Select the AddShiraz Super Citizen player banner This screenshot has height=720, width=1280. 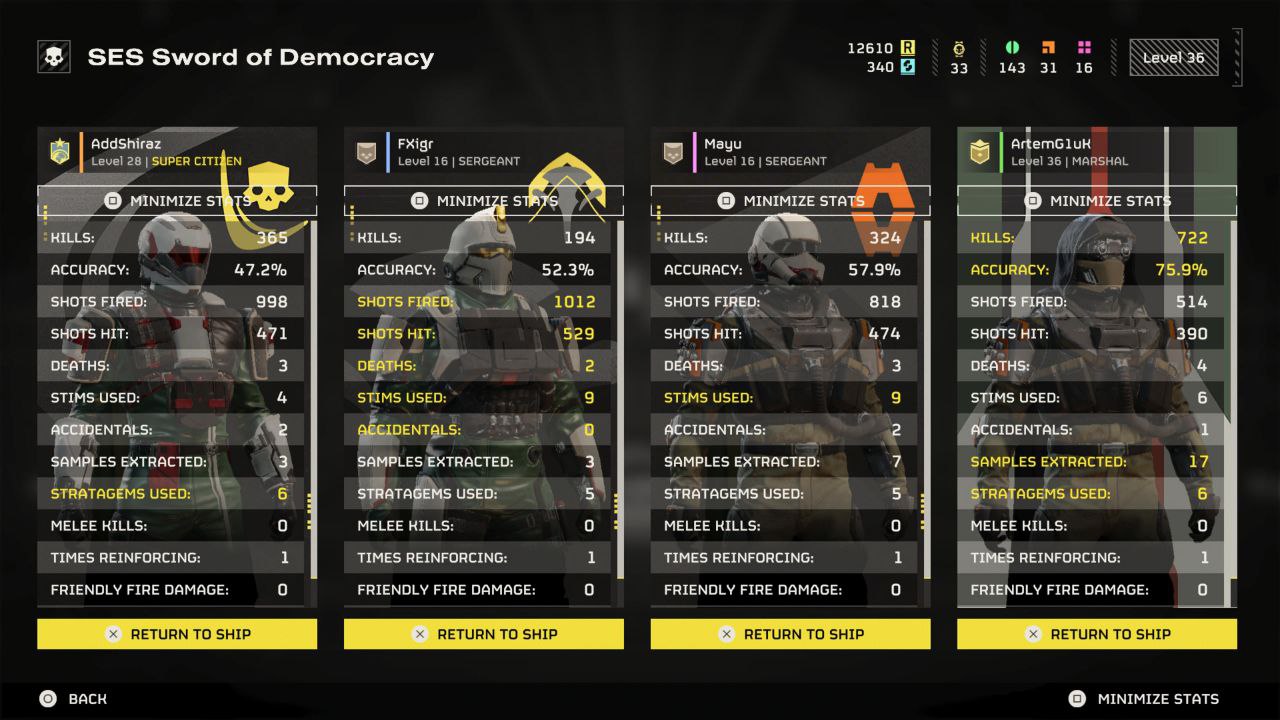(x=177, y=152)
